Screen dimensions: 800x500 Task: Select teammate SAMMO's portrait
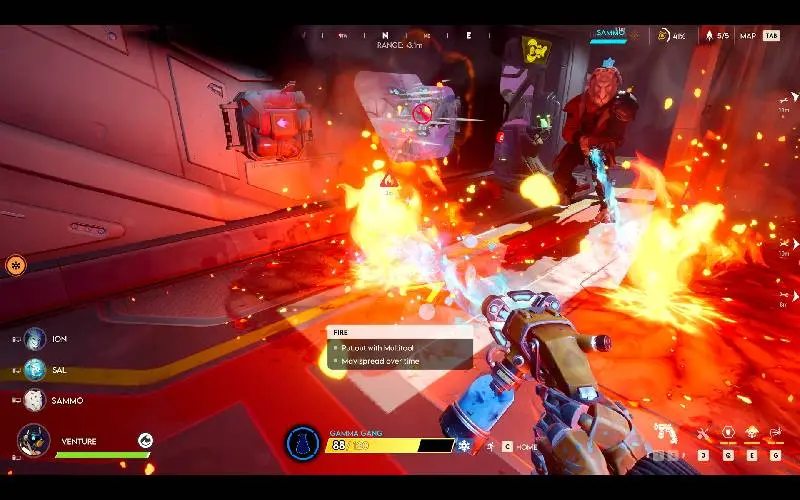[x=35, y=400]
